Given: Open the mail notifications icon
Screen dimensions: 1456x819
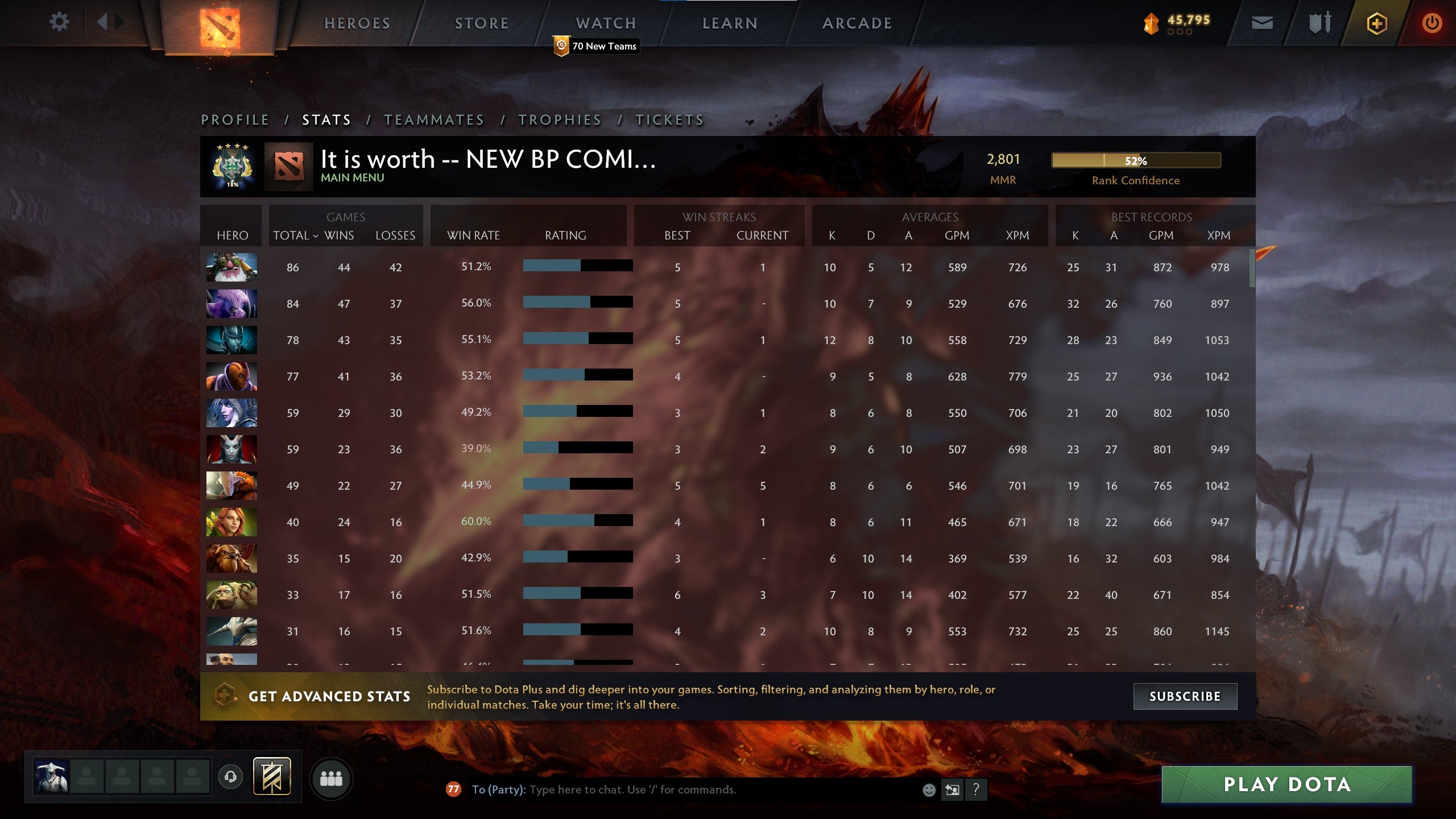Looking at the screenshot, I should coord(1261,23).
